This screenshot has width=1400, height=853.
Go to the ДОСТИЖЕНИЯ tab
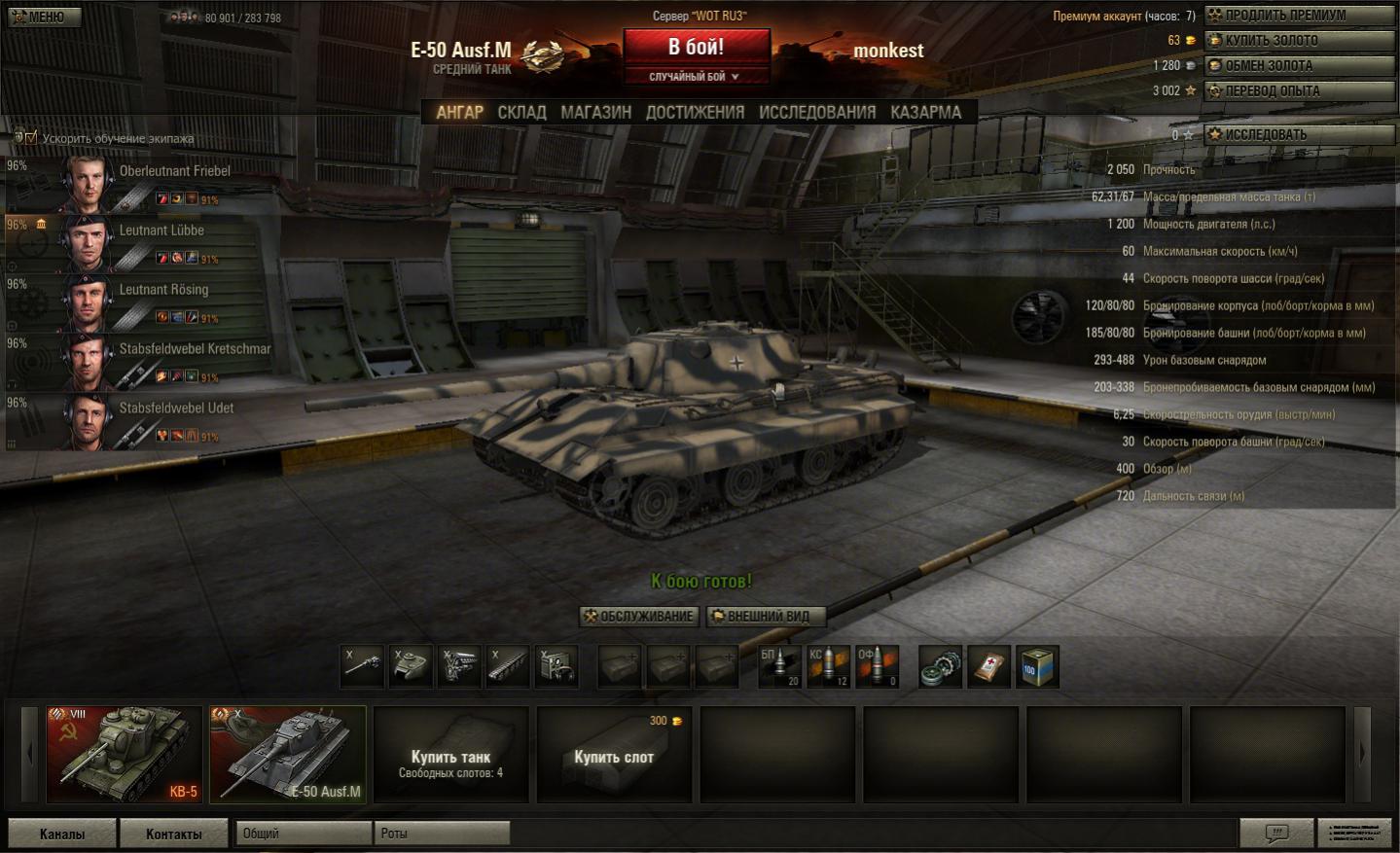point(695,113)
